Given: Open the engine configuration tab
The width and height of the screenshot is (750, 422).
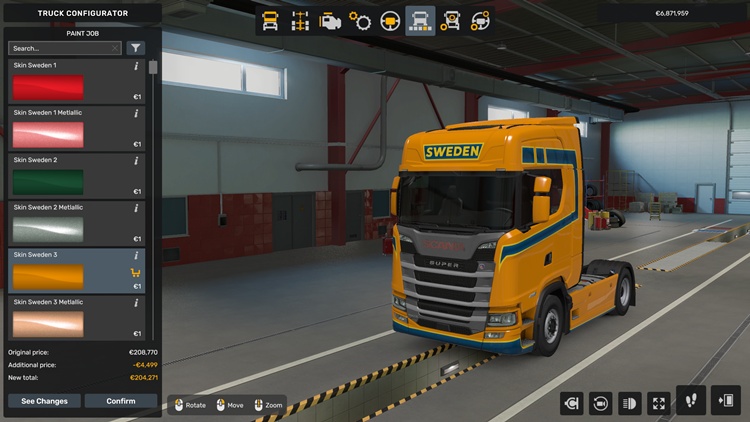Looking at the screenshot, I should (330, 20).
